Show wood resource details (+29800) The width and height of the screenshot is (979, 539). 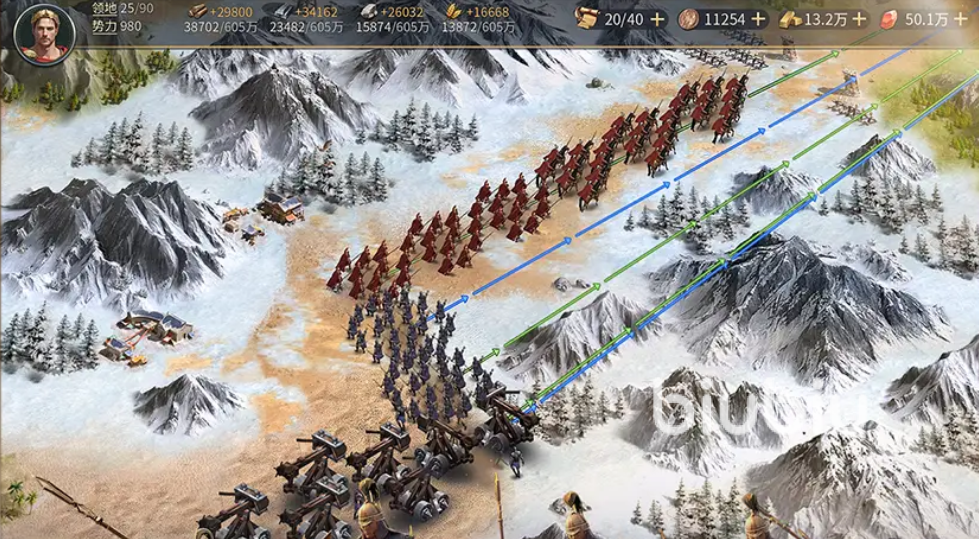pyautogui.click(x=217, y=18)
